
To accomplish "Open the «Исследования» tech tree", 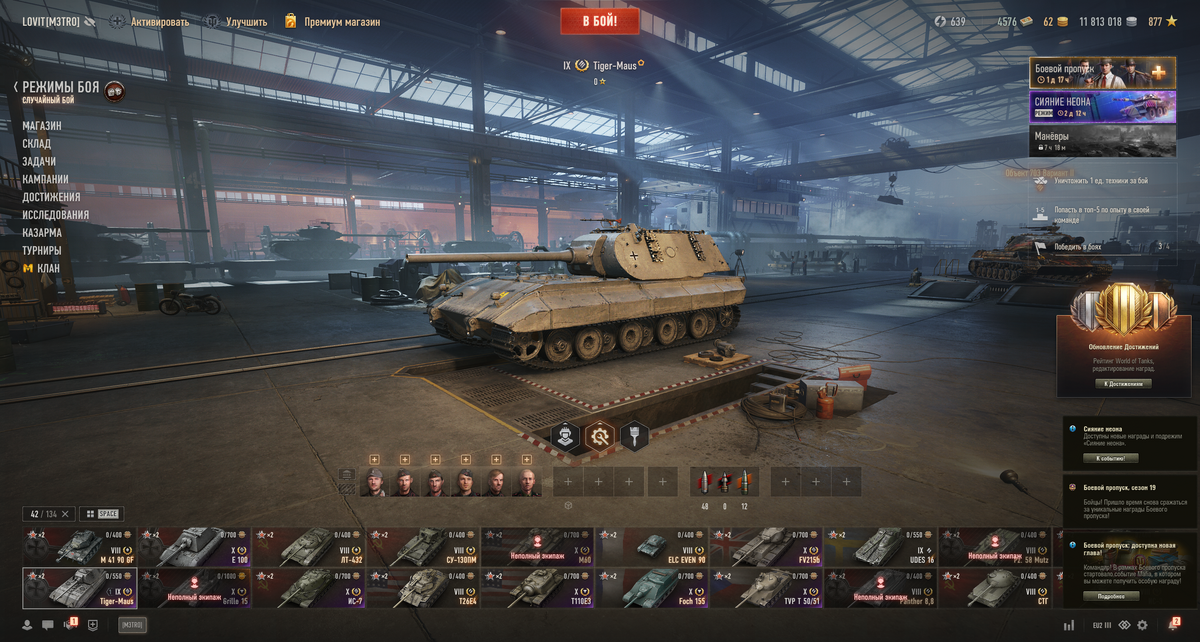I will click(55, 215).
